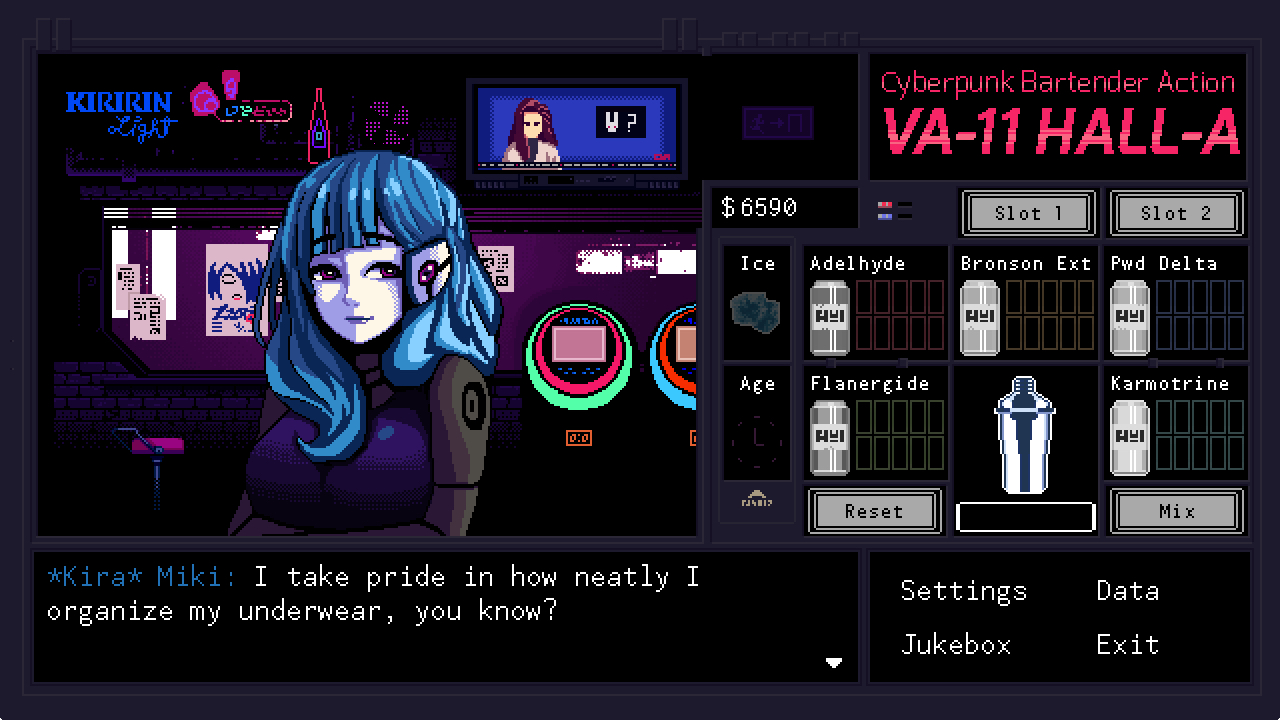This screenshot has height=720, width=1280.
Task: Toggle the Ice option
Action: point(757,311)
